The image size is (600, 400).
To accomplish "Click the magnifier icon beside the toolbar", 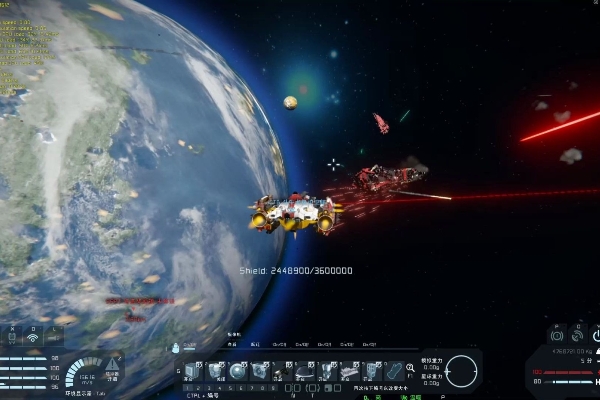I will pyautogui.click(x=410, y=368).
